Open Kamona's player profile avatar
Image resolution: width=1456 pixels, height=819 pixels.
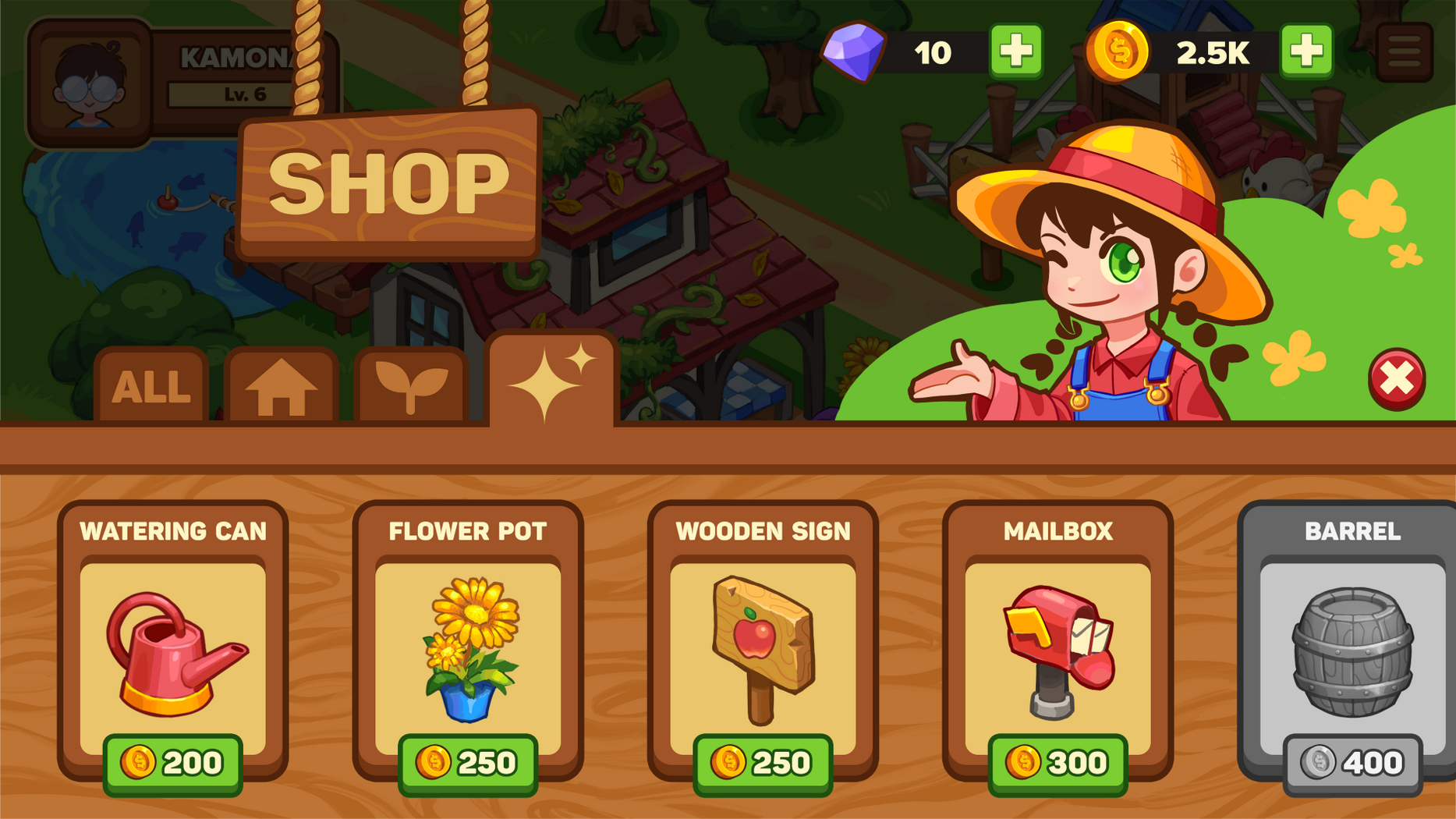pyautogui.click(x=90, y=84)
